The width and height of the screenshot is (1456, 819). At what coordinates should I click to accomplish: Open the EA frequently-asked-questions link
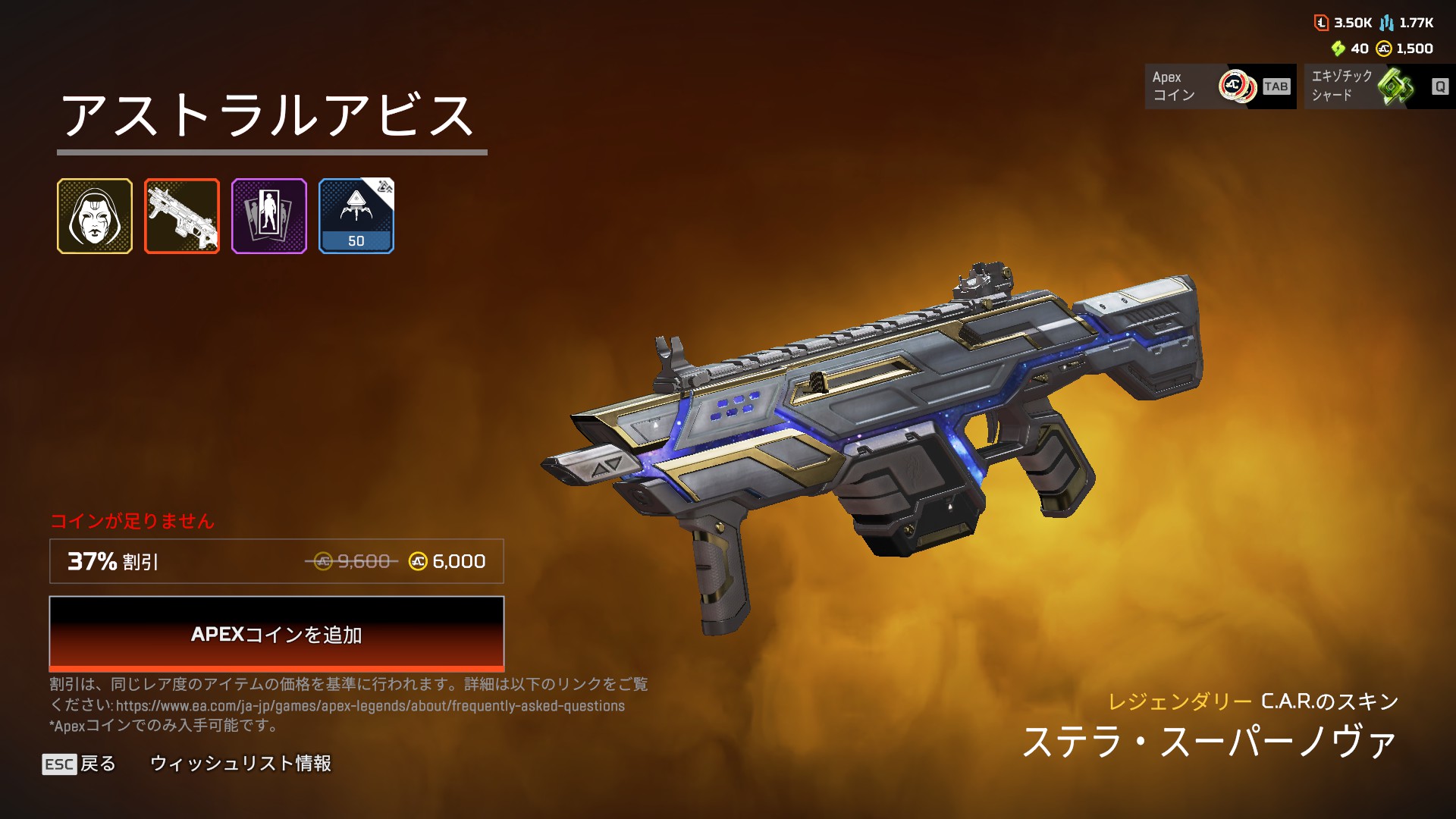[x=370, y=706]
